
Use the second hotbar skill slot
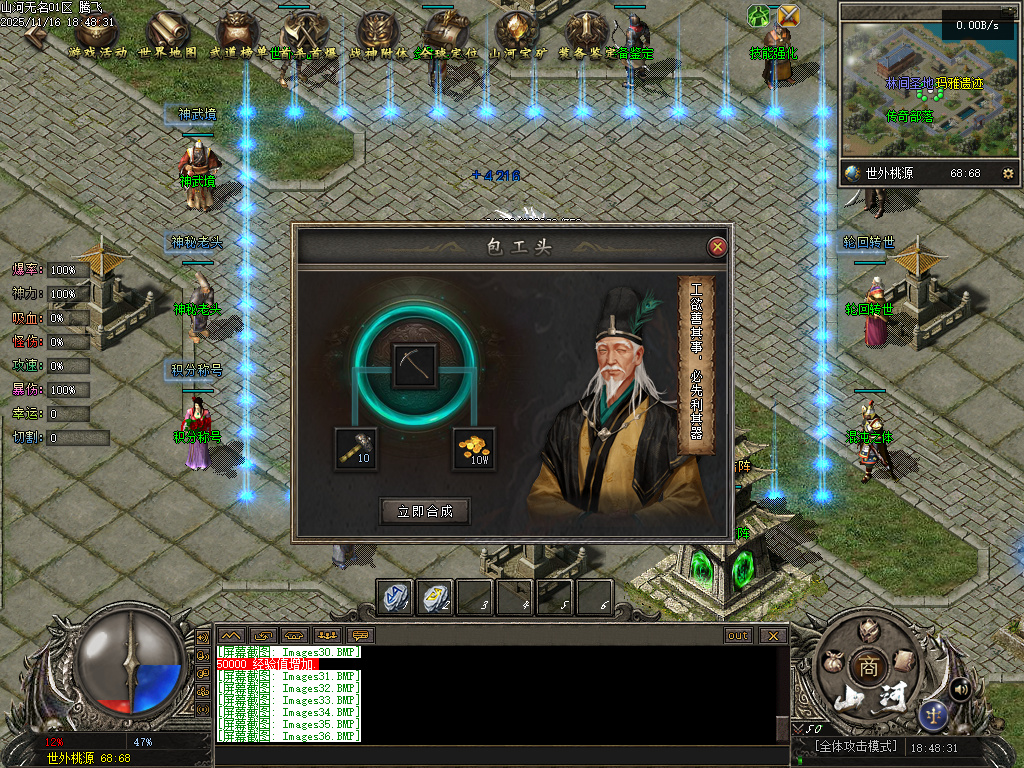click(x=434, y=596)
